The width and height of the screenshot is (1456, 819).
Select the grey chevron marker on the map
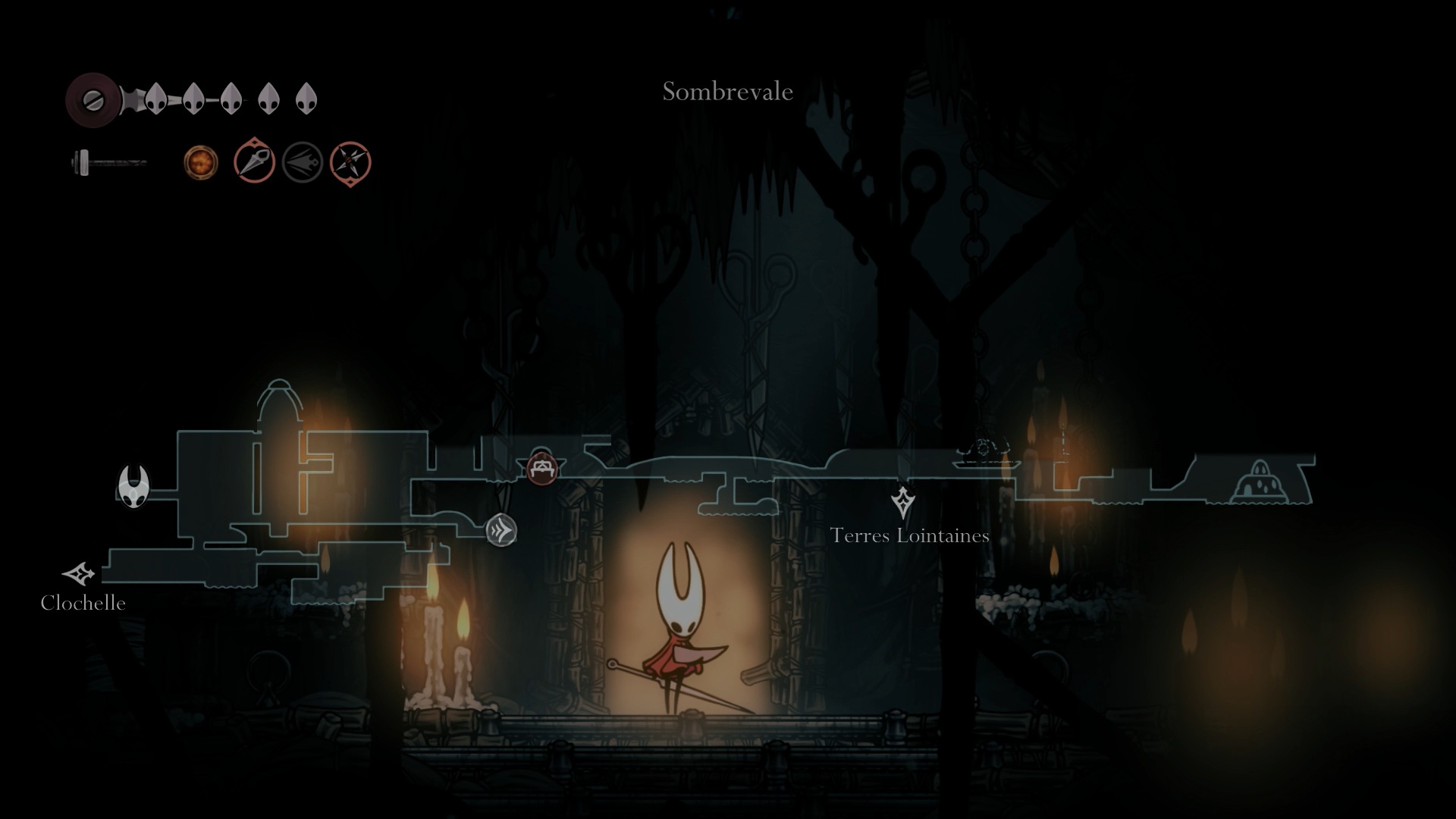[501, 530]
